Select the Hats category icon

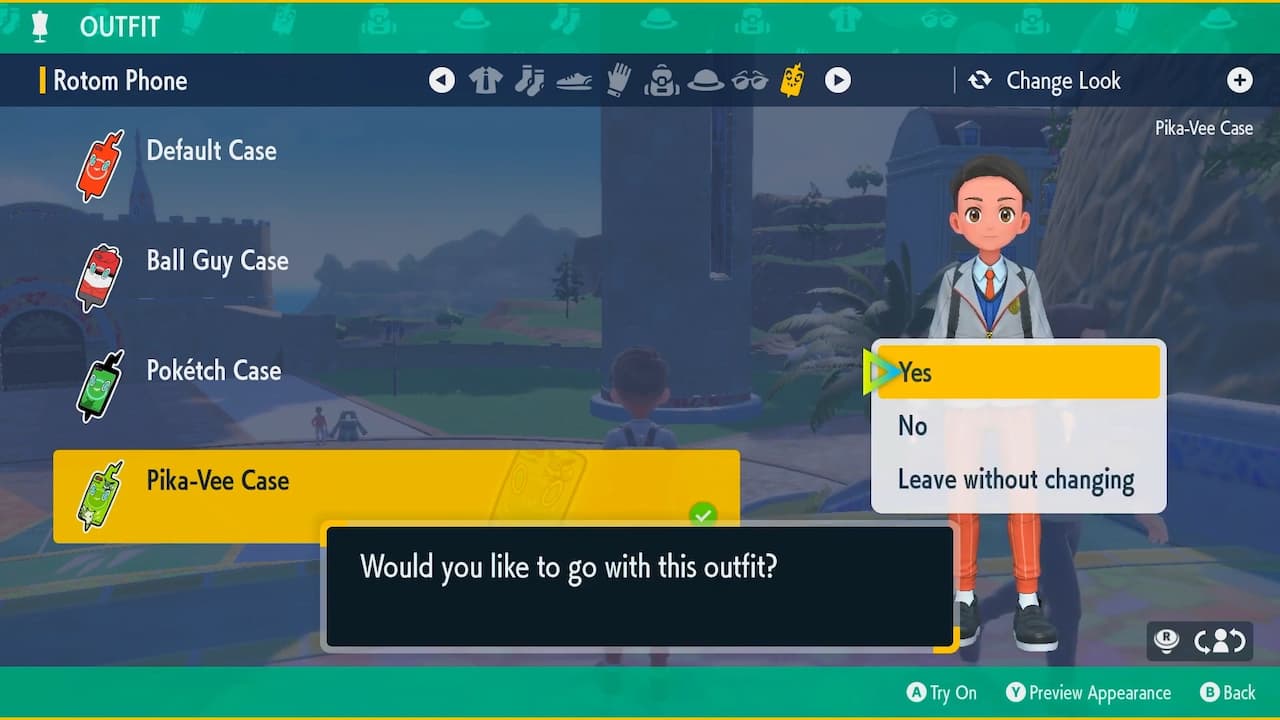click(x=706, y=80)
